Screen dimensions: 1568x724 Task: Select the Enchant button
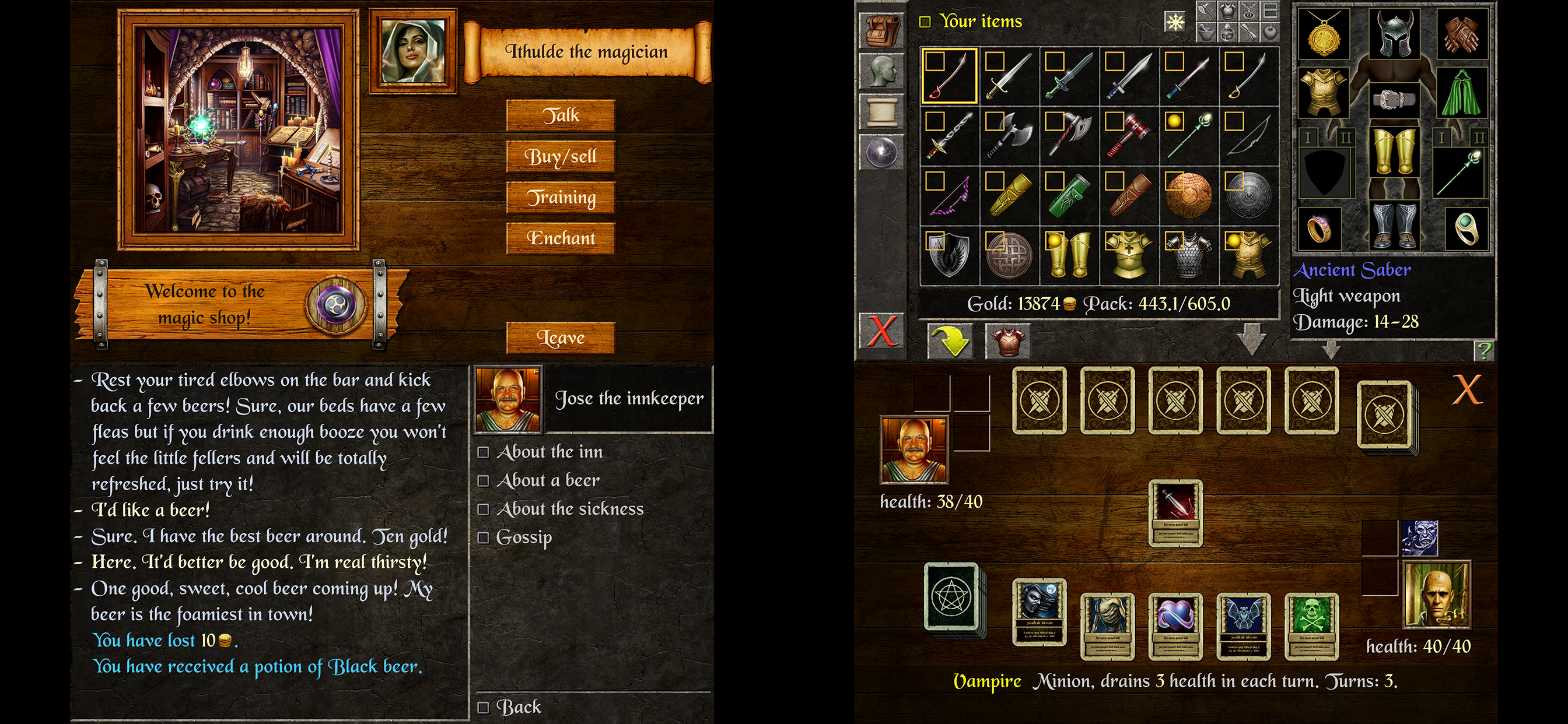coord(561,238)
